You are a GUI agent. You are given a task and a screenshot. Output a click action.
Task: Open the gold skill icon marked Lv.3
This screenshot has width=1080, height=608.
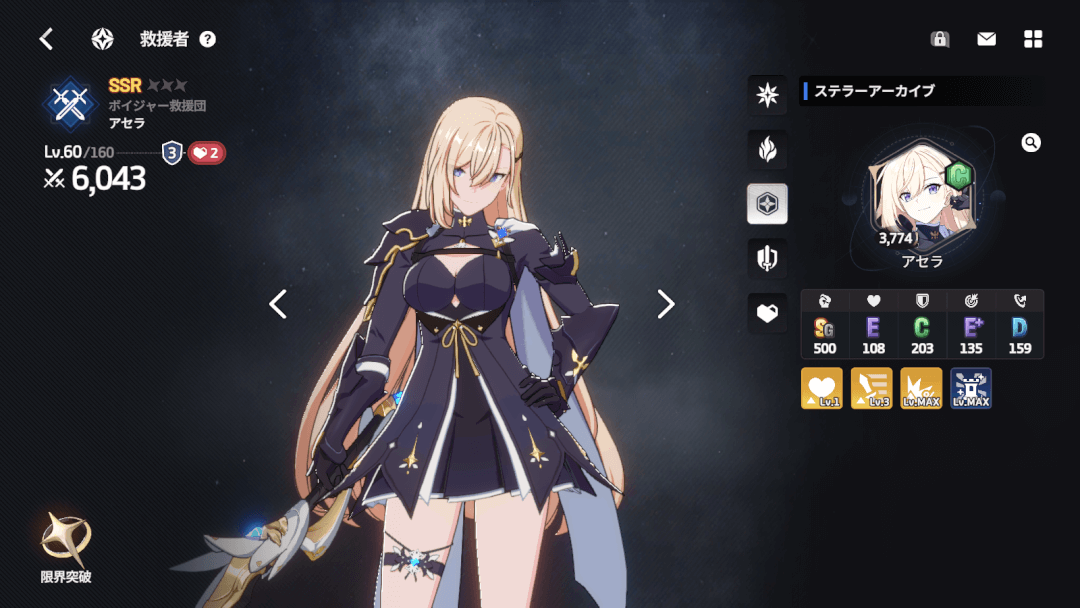pos(871,388)
